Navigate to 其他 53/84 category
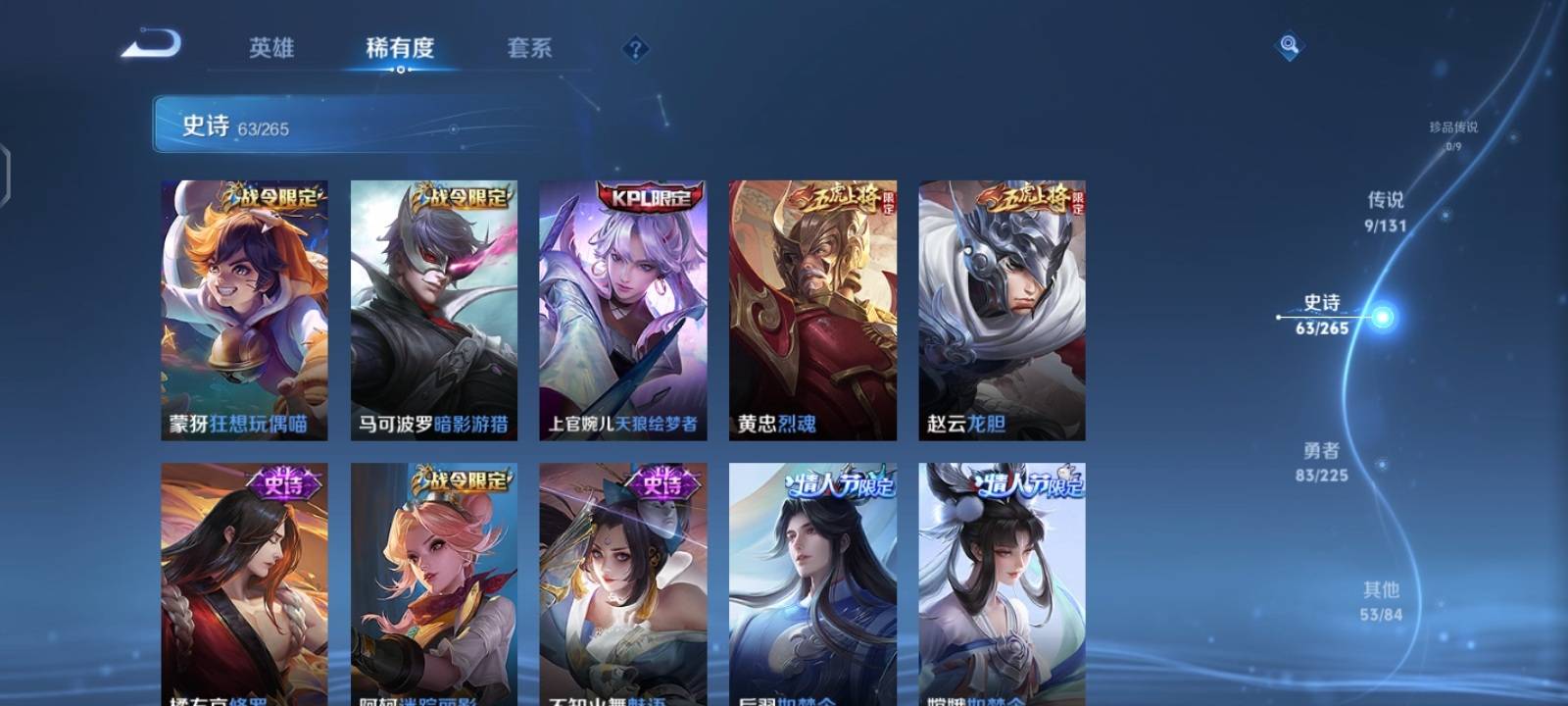 [1380, 601]
